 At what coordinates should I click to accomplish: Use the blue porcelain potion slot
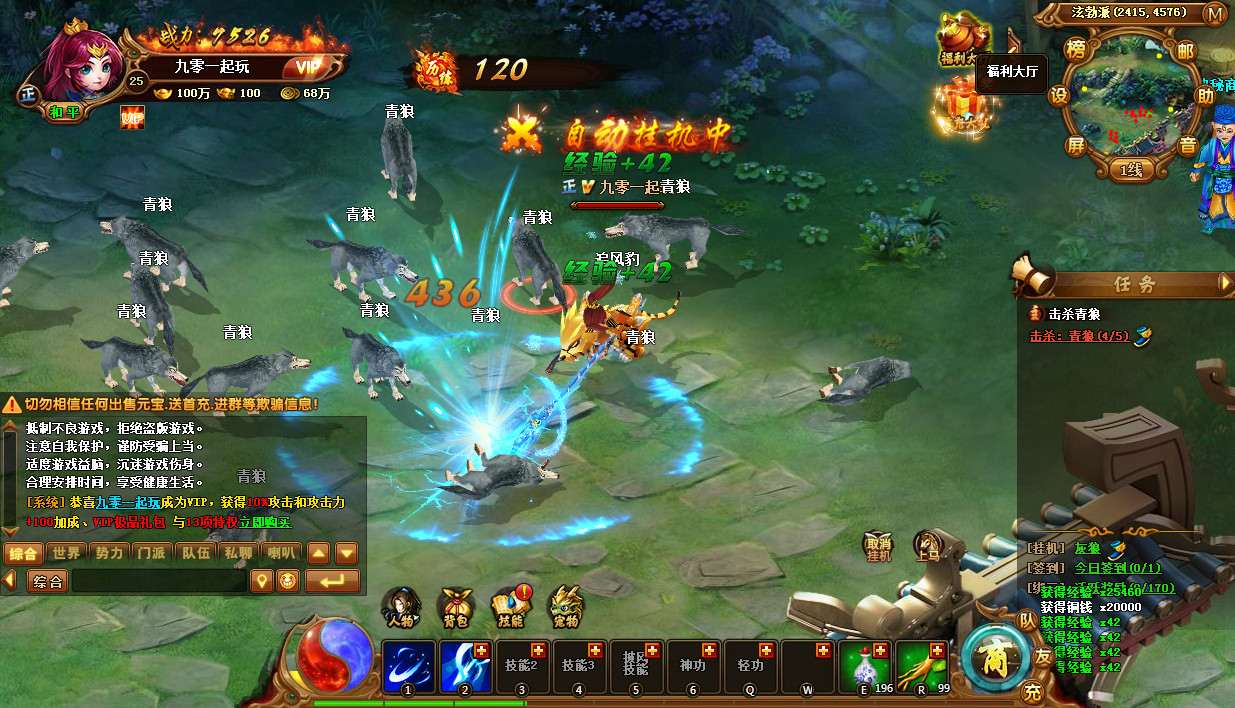coord(866,666)
